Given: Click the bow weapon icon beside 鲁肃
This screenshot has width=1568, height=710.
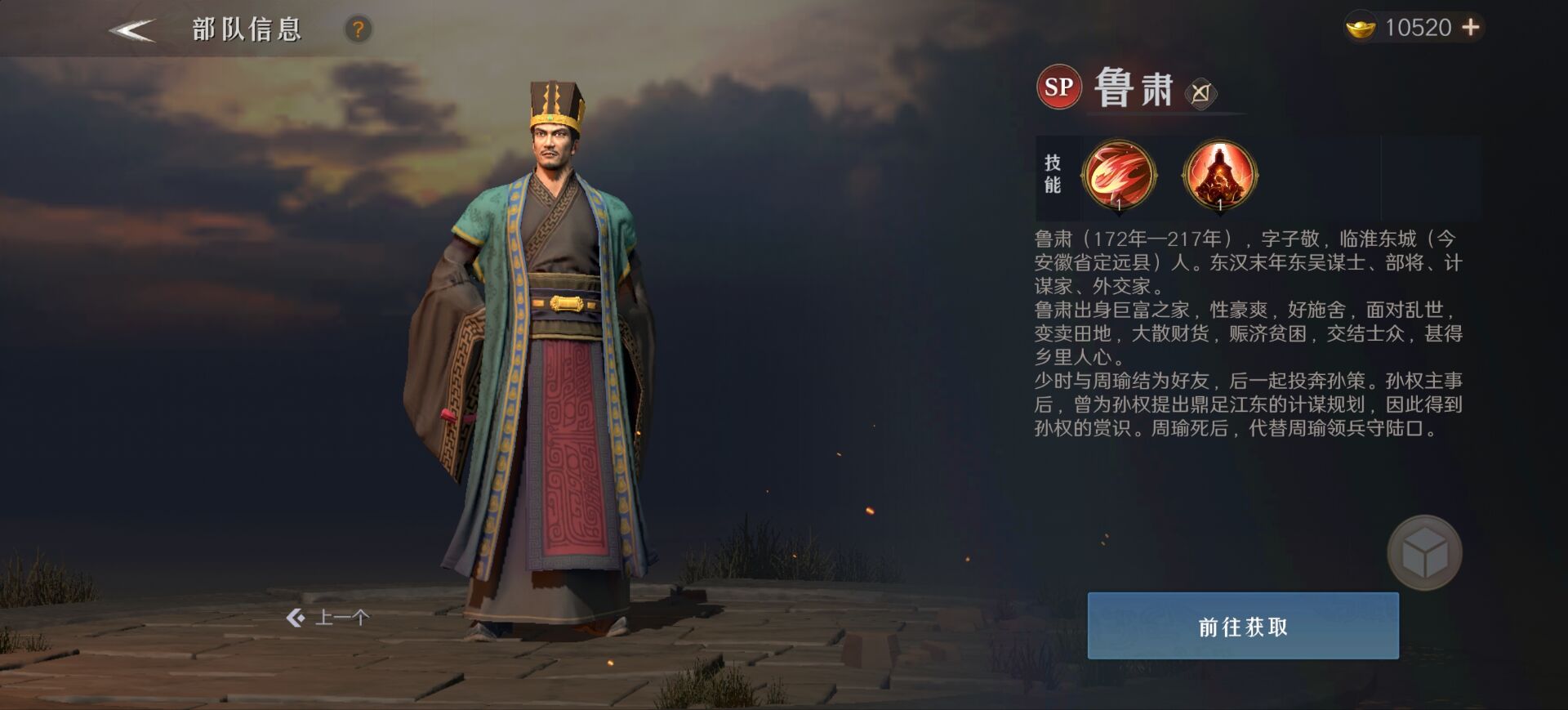Looking at the screenshot, I should click(1200, 94).
